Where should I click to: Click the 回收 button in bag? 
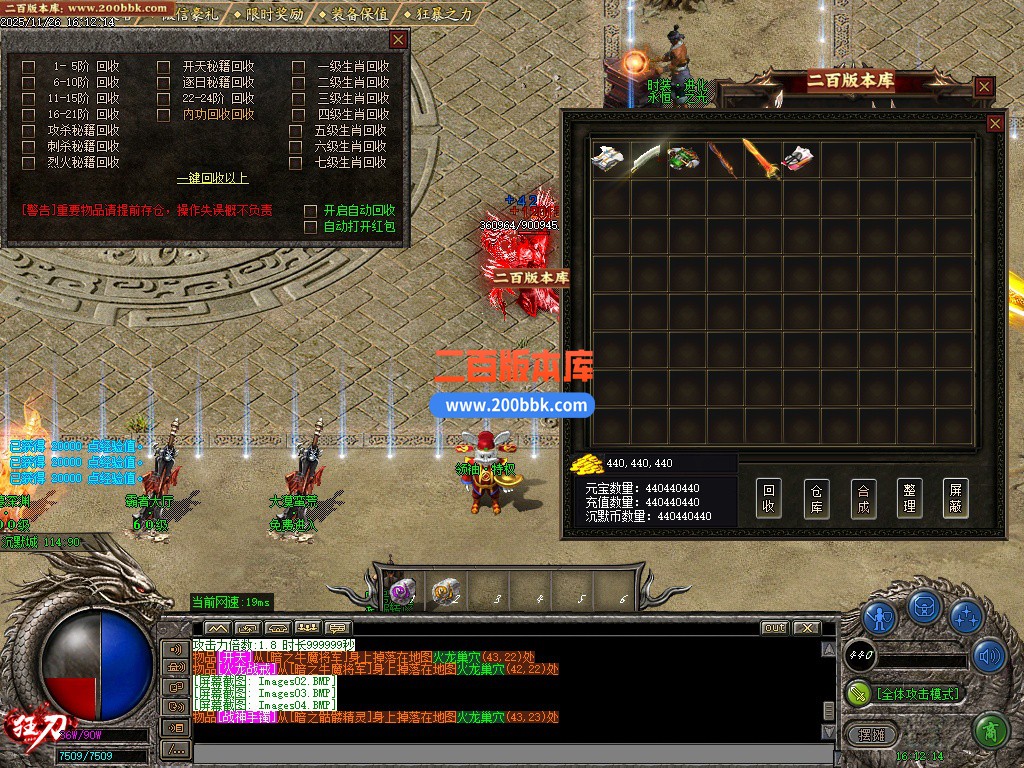point(768,498)
